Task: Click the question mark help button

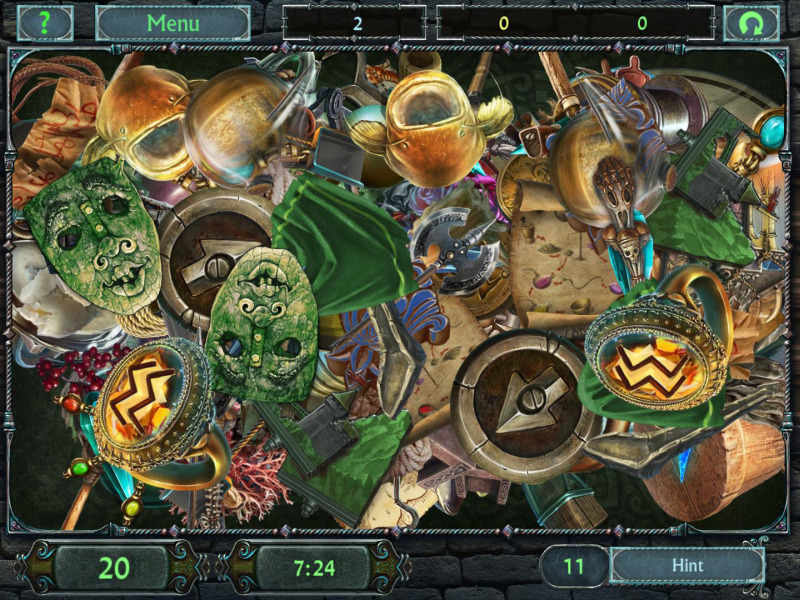Action: [x=45, y=23]
